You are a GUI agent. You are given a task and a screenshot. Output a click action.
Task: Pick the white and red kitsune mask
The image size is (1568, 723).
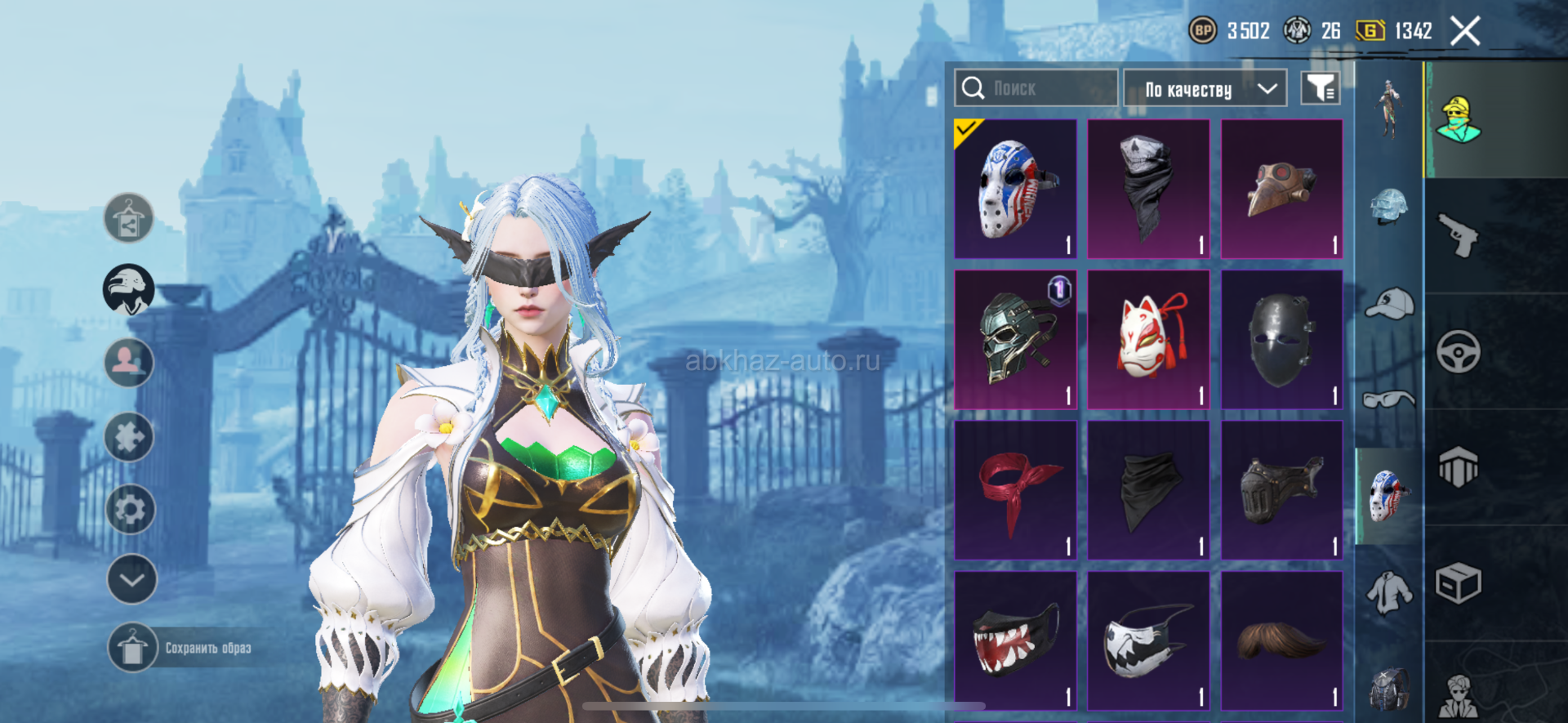(x=1148, y=339)
